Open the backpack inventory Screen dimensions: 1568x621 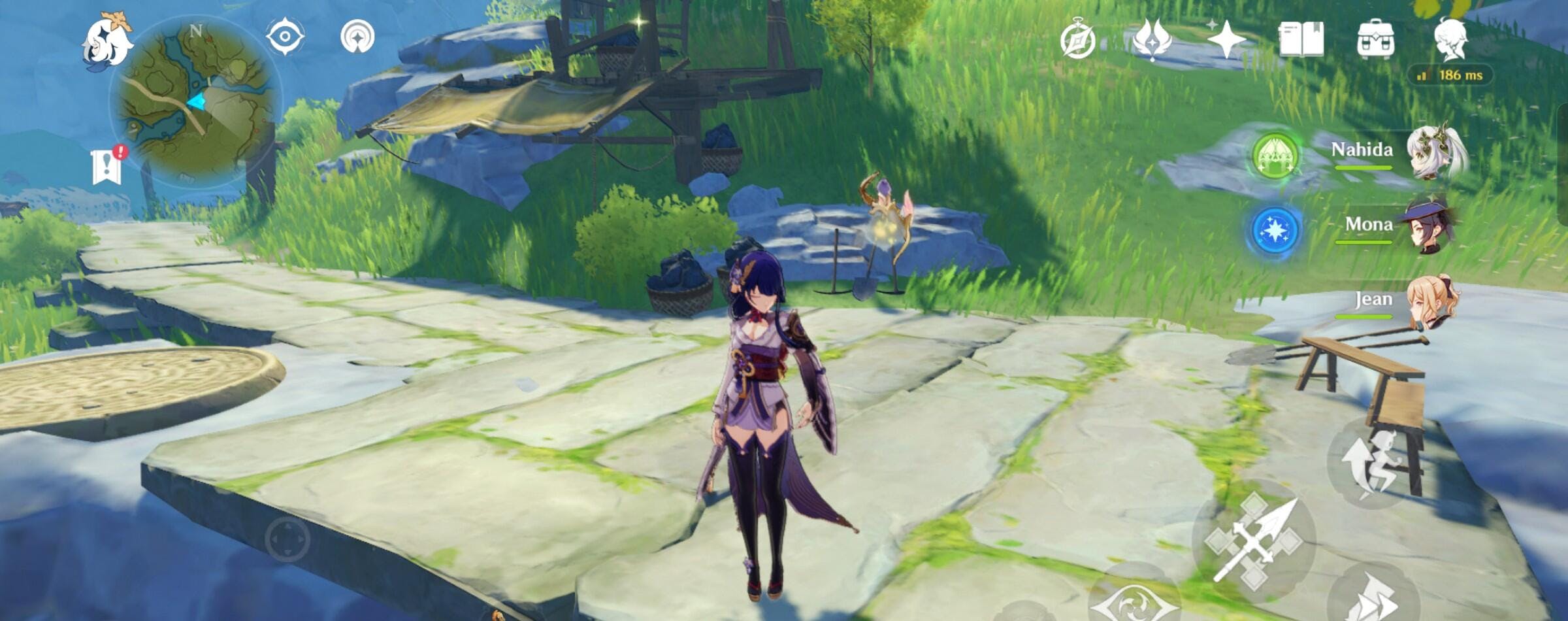click(1375, 39)
